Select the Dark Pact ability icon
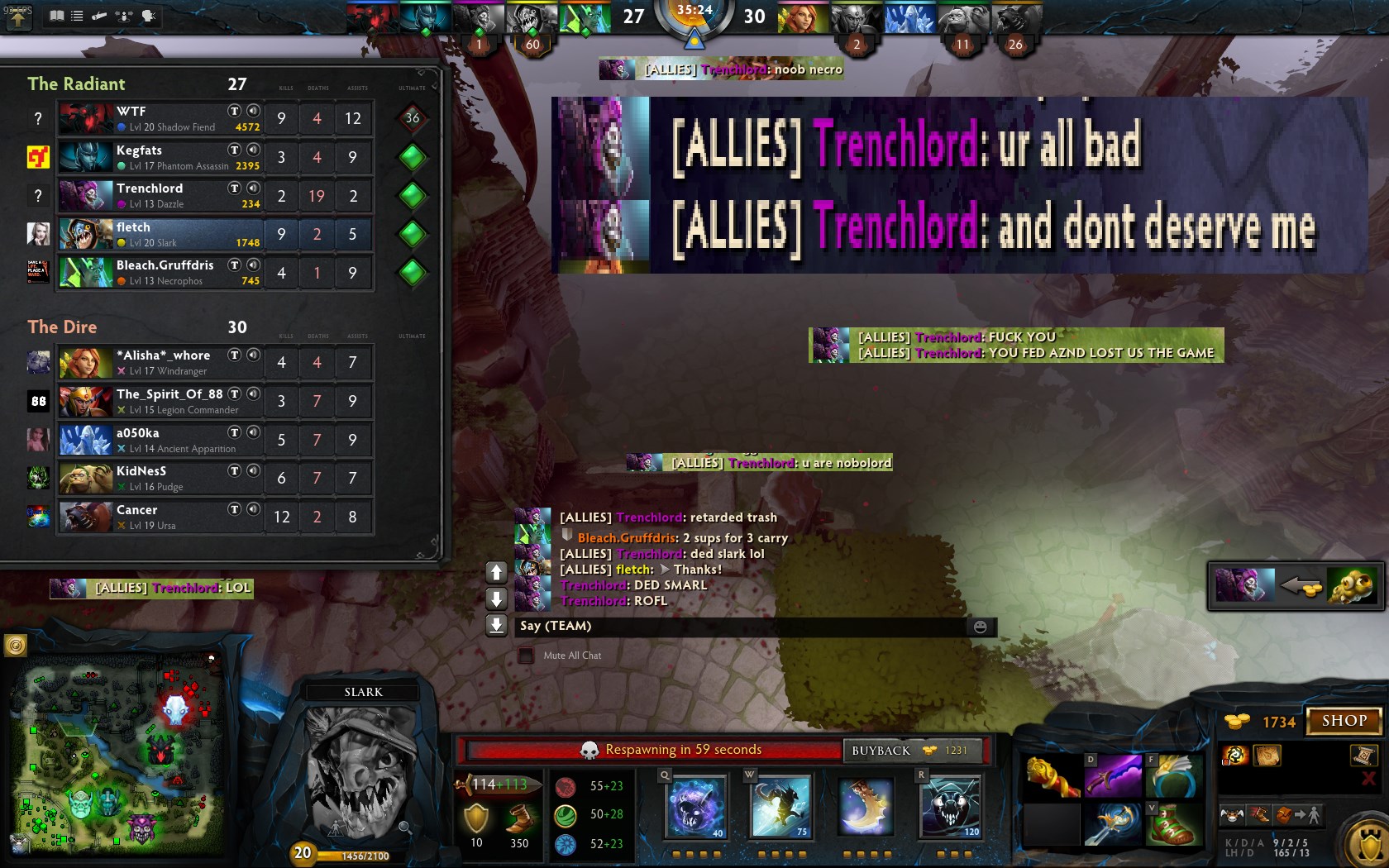This screenshot has width=1389, height=868. coord(694,806)
